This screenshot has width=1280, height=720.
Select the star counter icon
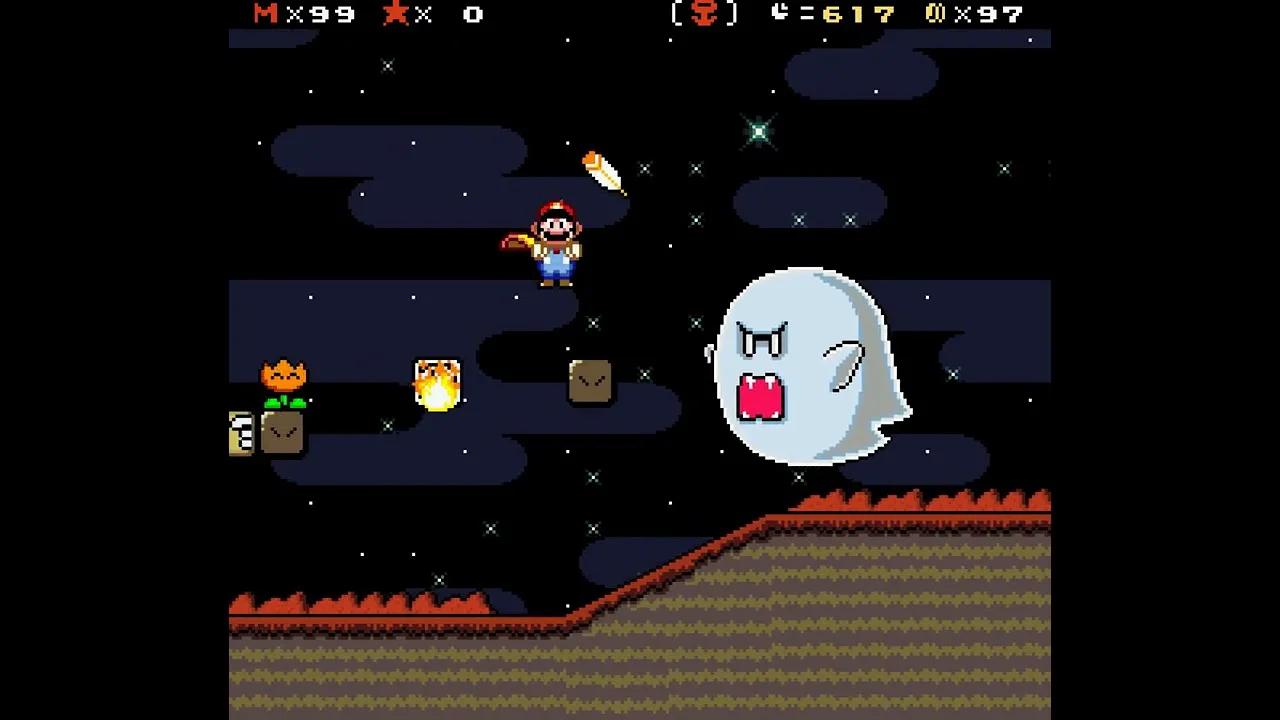click(394, 15)
